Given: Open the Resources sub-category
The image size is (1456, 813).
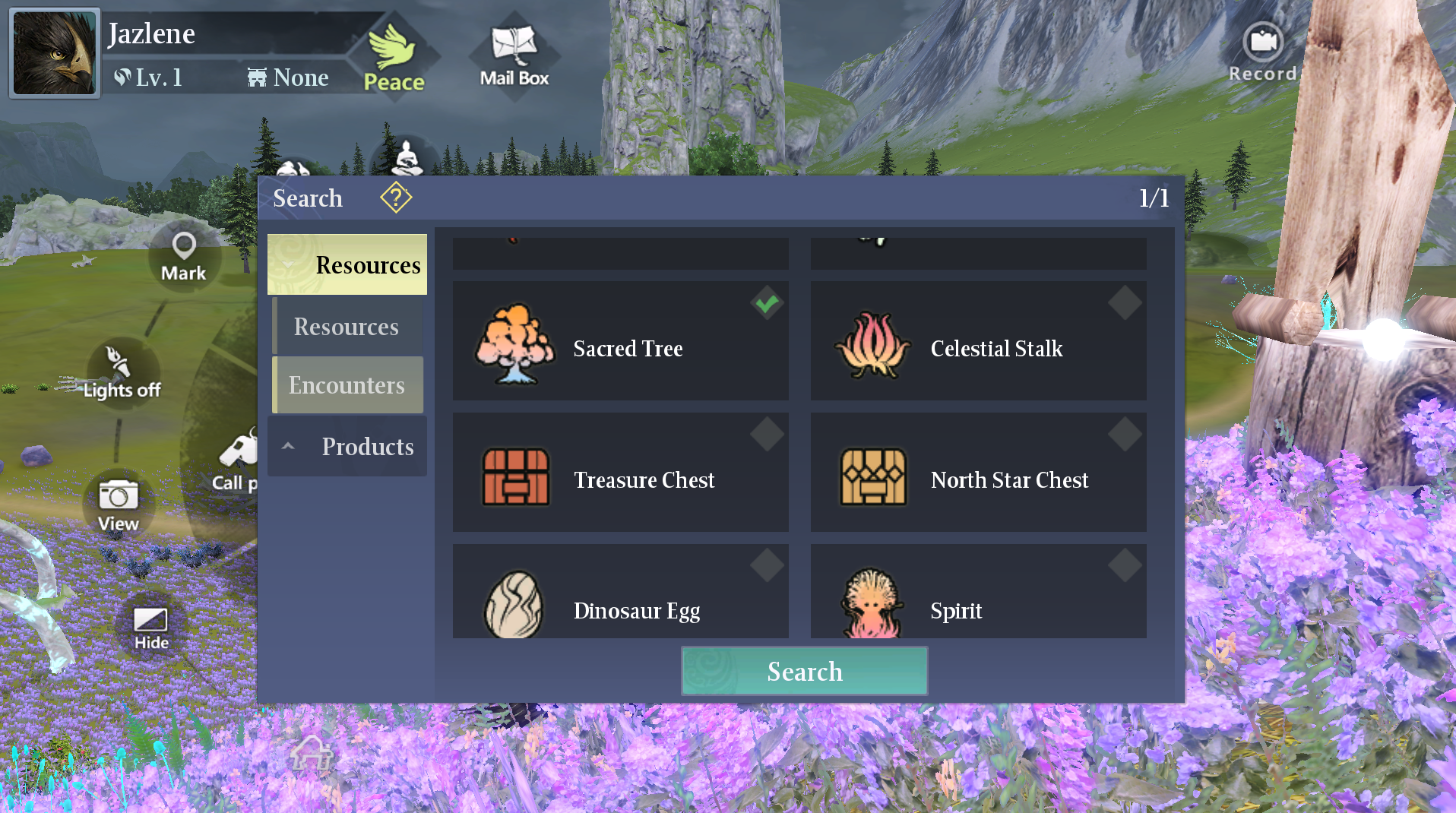Looking at the screenshot, I should click(347, 327).
